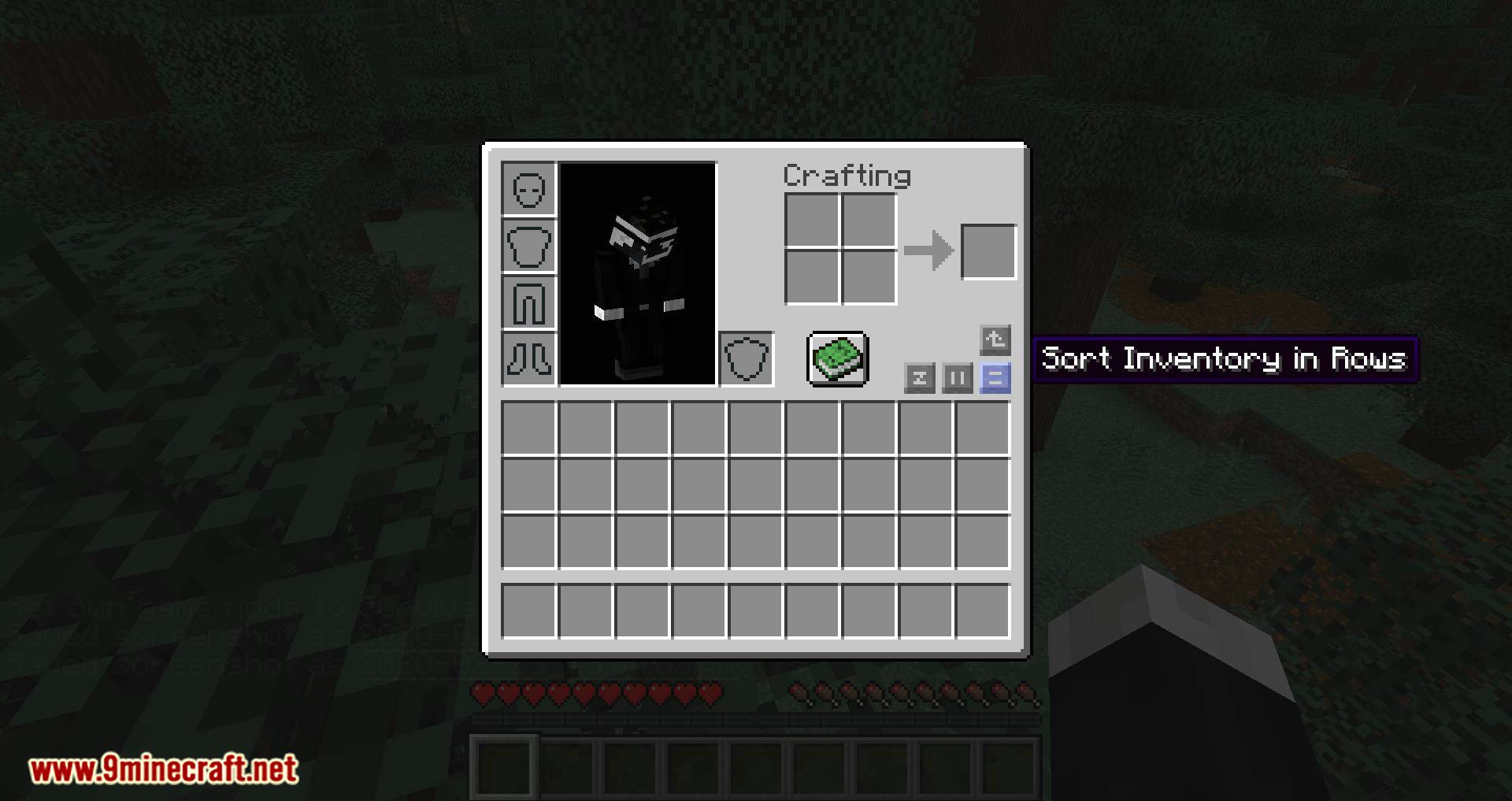Select the sort inventory in columns icon
Image resolution: width=1512 pixels, height=801 pixels.
point(957,378)
